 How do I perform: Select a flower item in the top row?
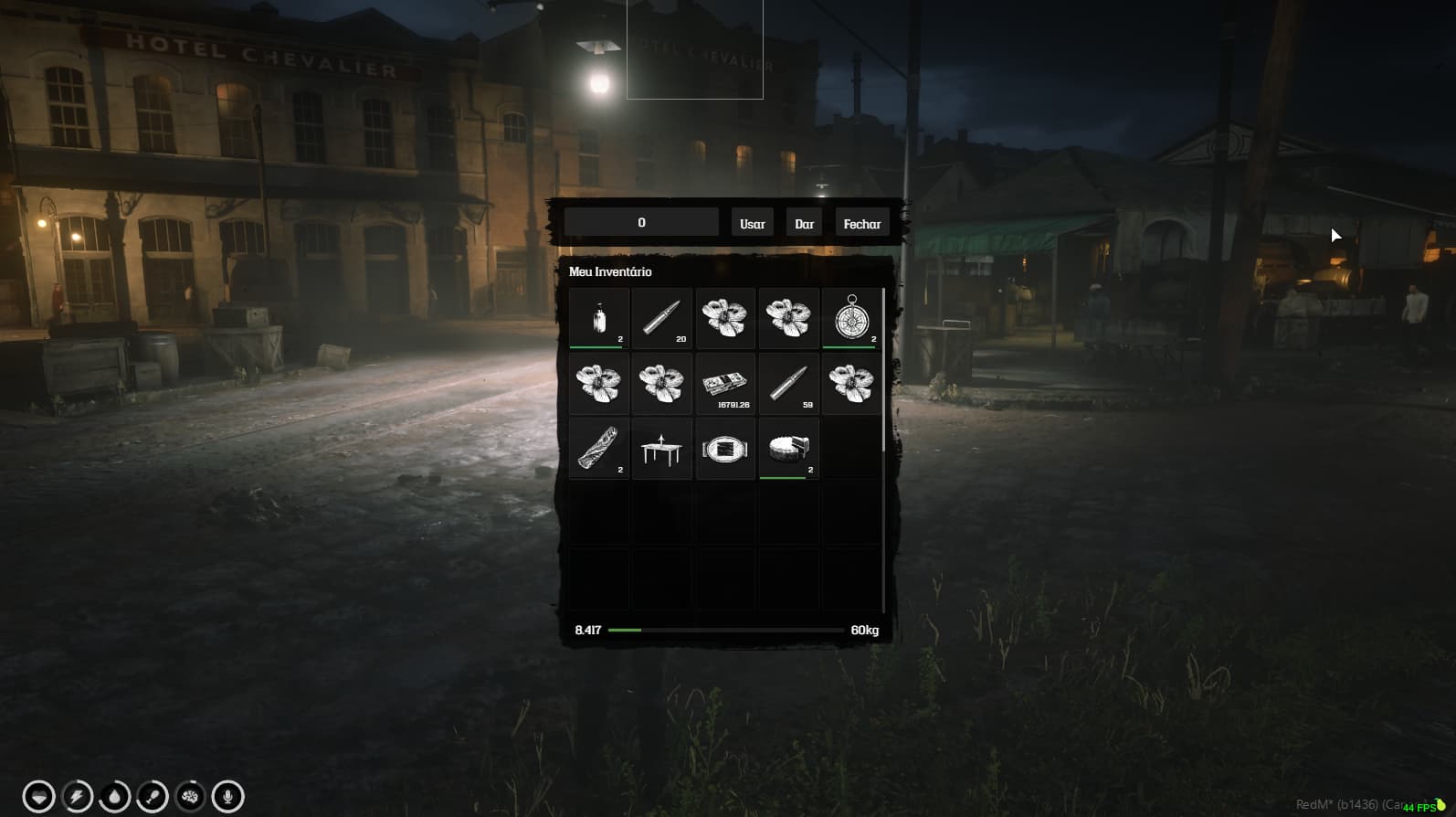coord(725,318)
